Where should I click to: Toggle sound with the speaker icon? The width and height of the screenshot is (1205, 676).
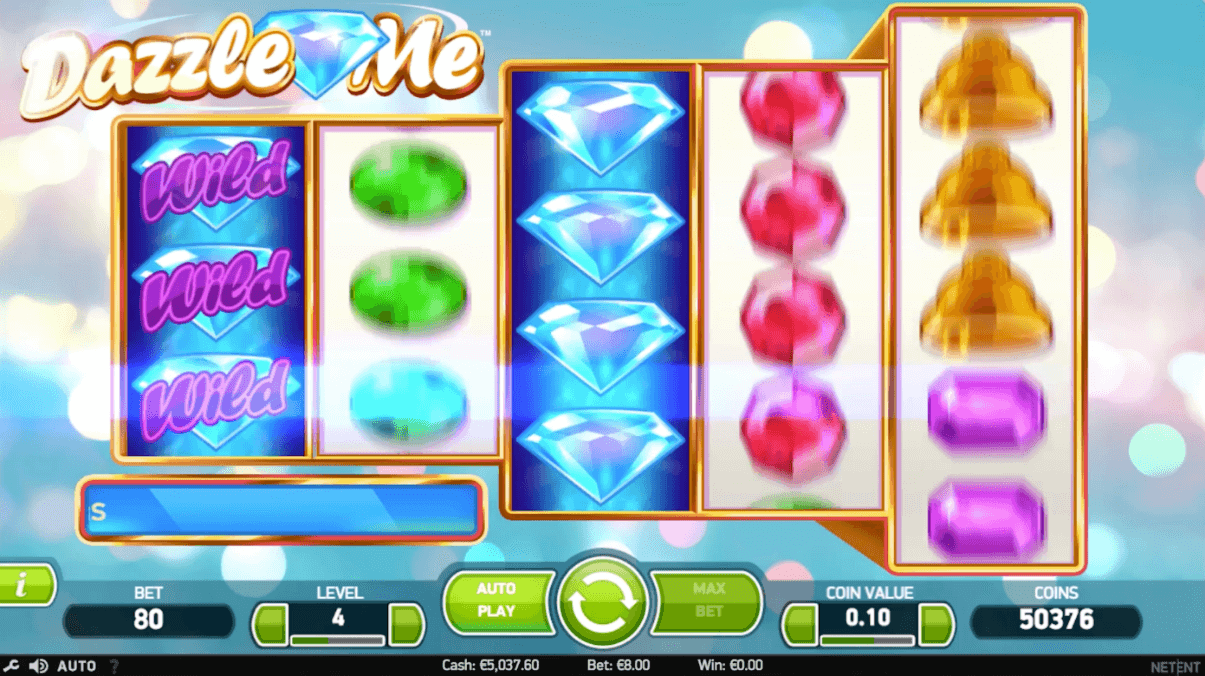click(39, 665)
